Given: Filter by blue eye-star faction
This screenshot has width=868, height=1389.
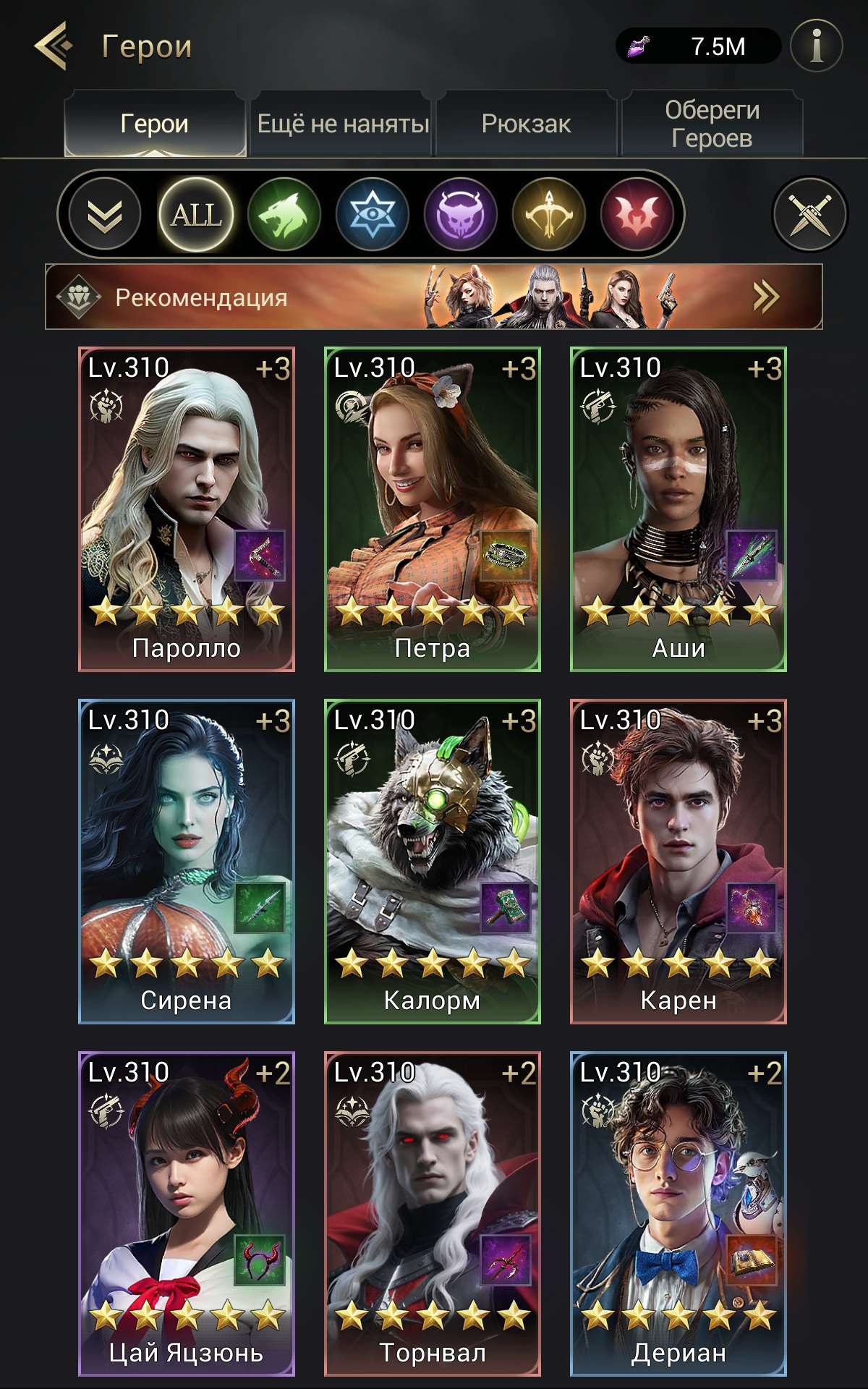Looking at the screenshot, I should 373,214.
